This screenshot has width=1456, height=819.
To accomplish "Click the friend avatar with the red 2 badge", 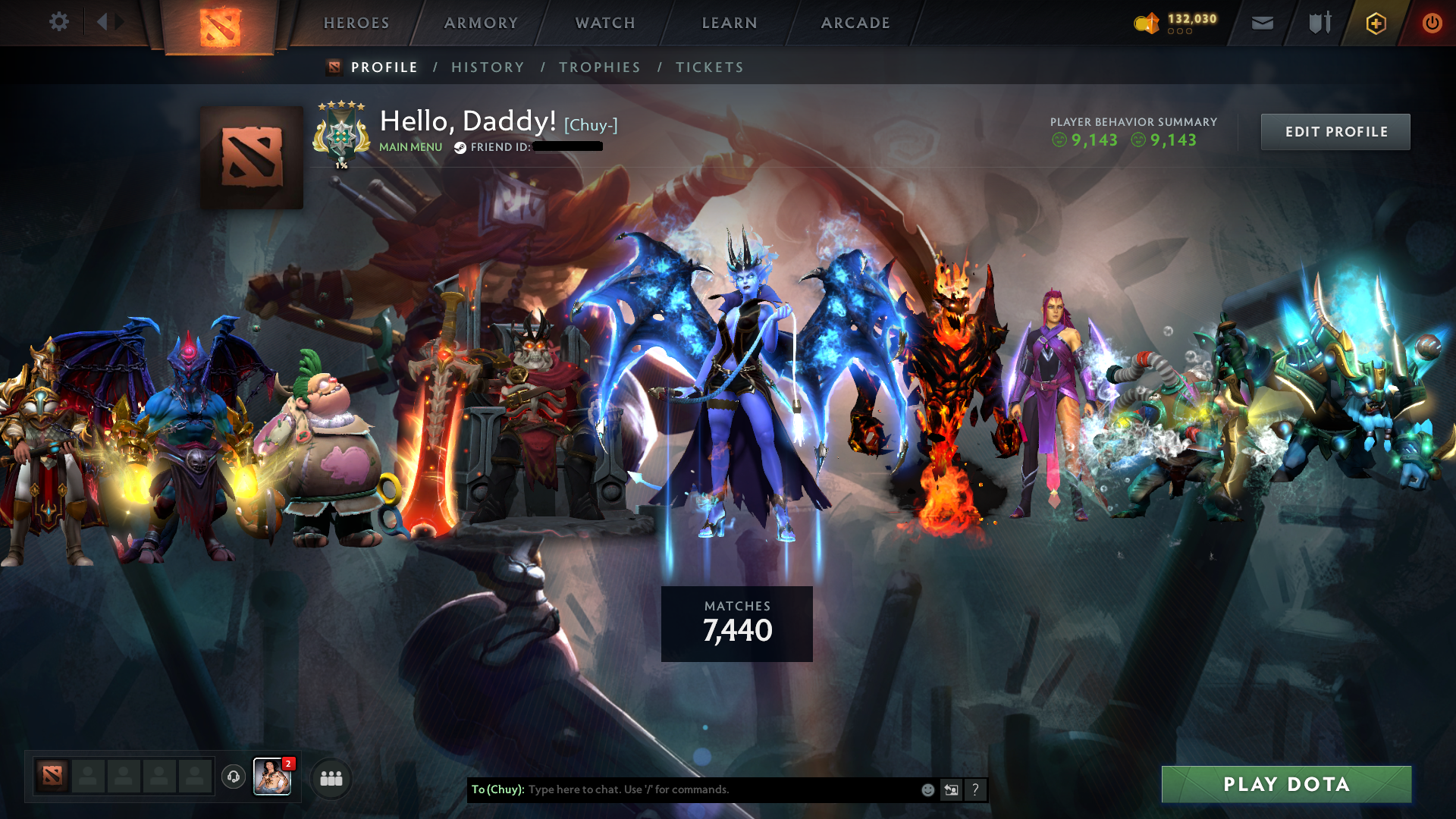I will 272,777.
